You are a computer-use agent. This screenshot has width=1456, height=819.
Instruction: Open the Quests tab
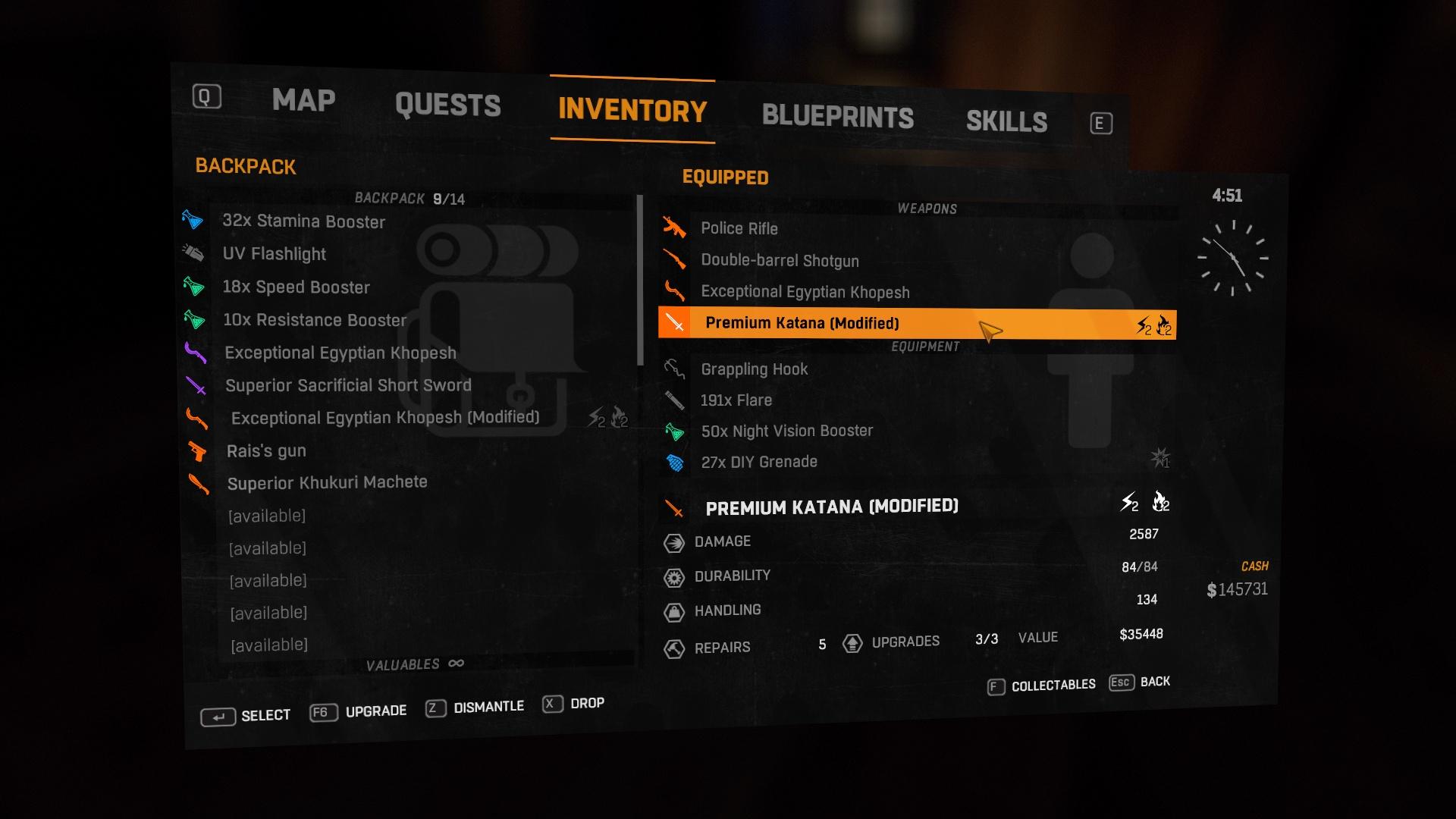[x=447, y=105]
